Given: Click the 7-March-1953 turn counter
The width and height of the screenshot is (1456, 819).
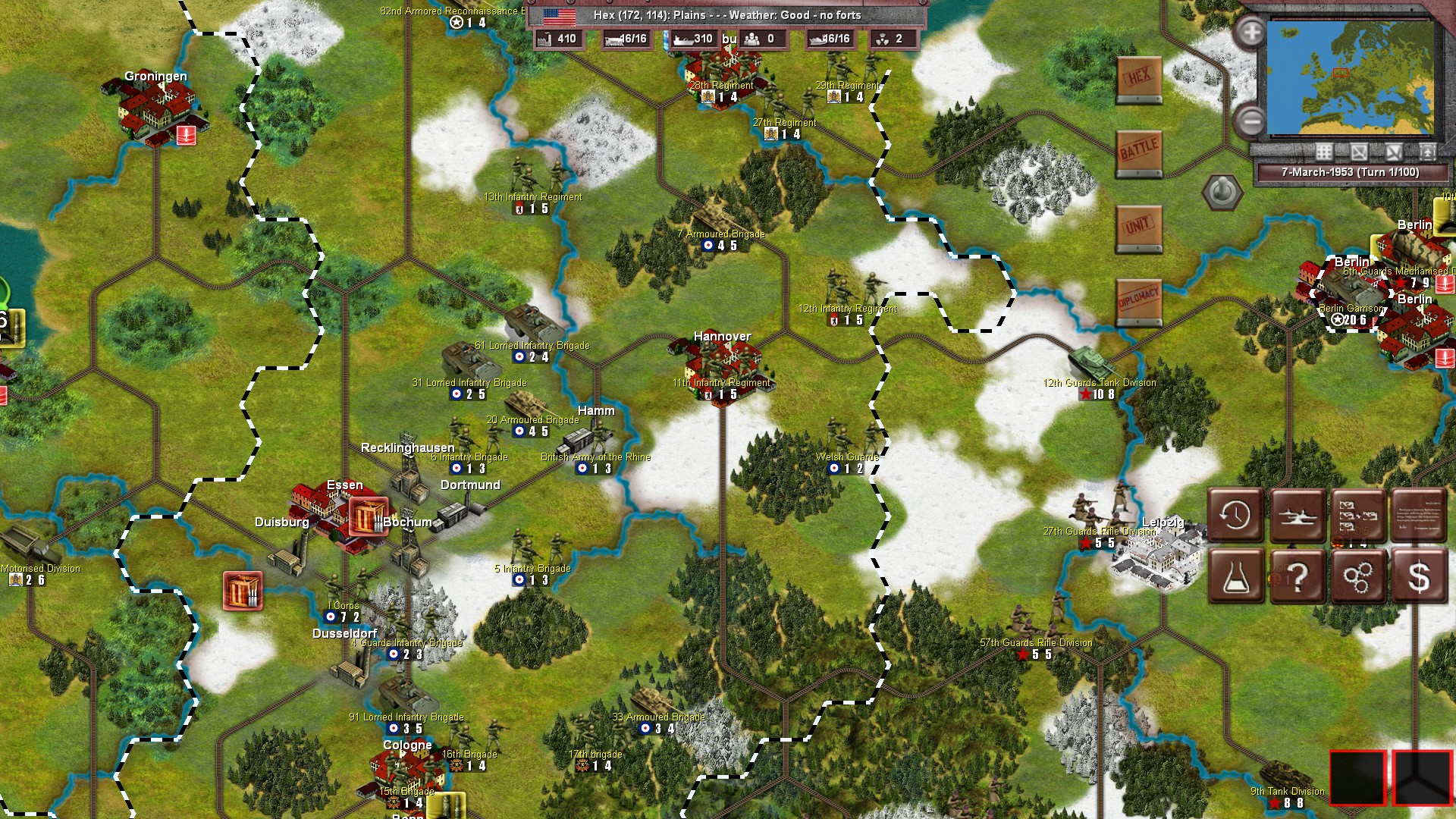Looking at the screenshot, I should point(1351,172).
